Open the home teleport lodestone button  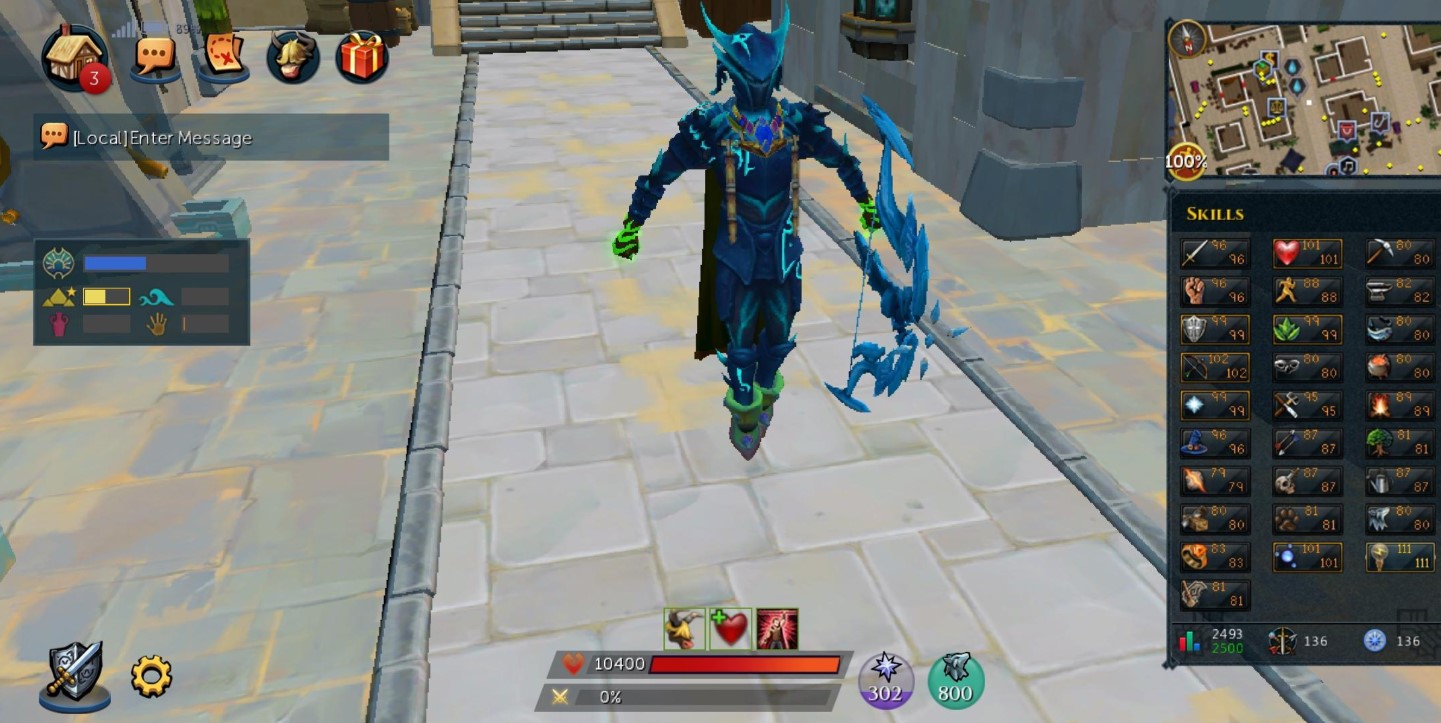pyautogui.click(x=74, y=55)
